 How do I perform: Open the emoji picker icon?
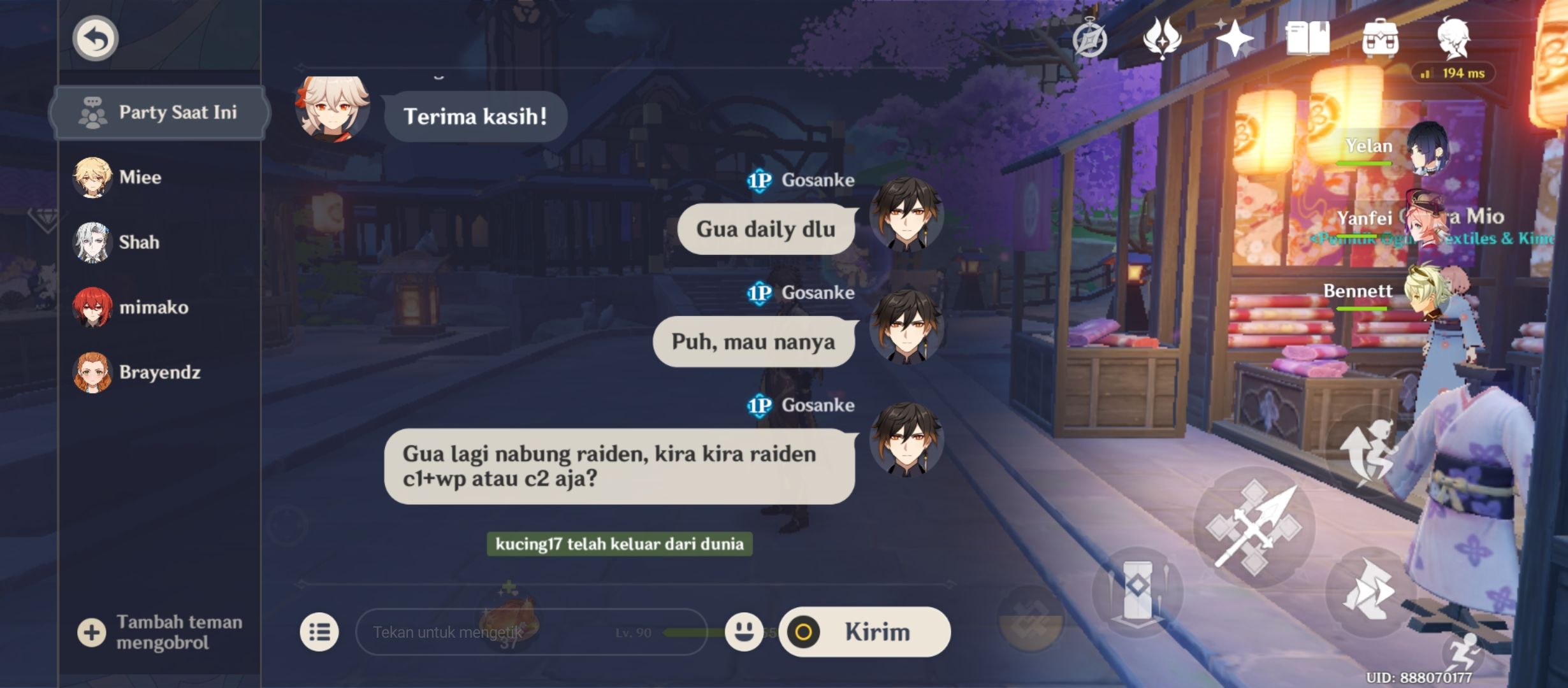point(744,631)
